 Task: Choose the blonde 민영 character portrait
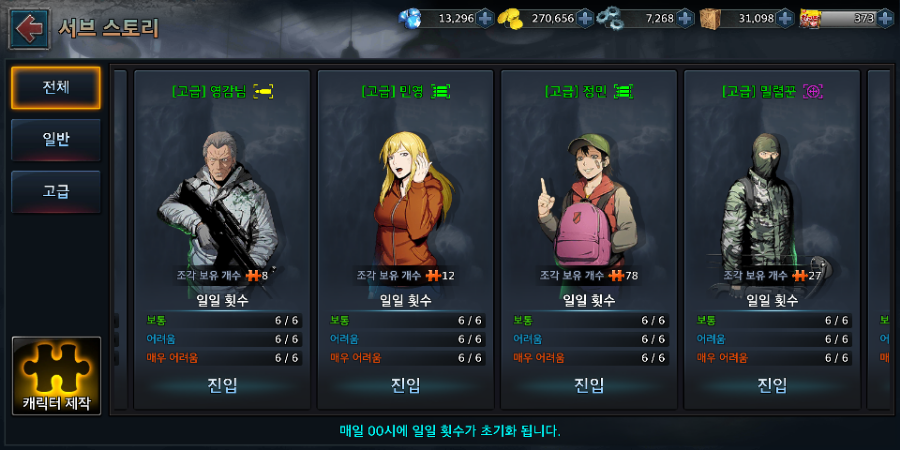(x=405, y=195)
